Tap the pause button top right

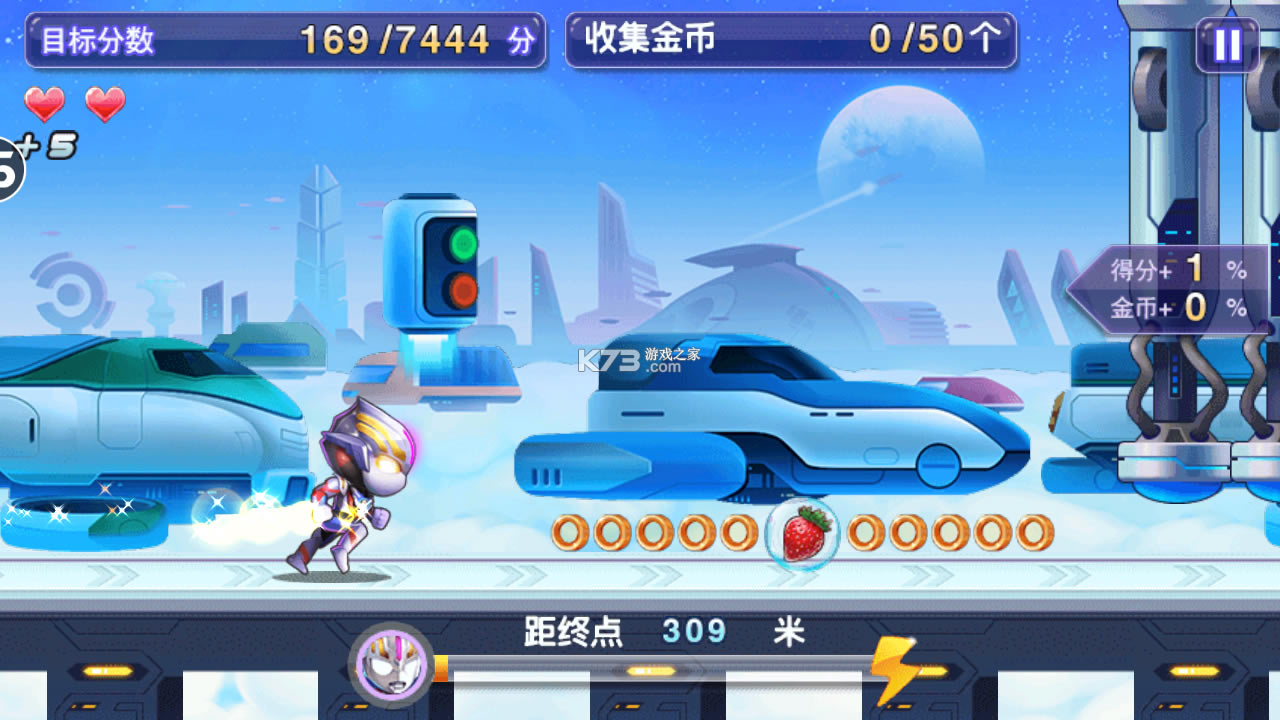[1228, 43]
